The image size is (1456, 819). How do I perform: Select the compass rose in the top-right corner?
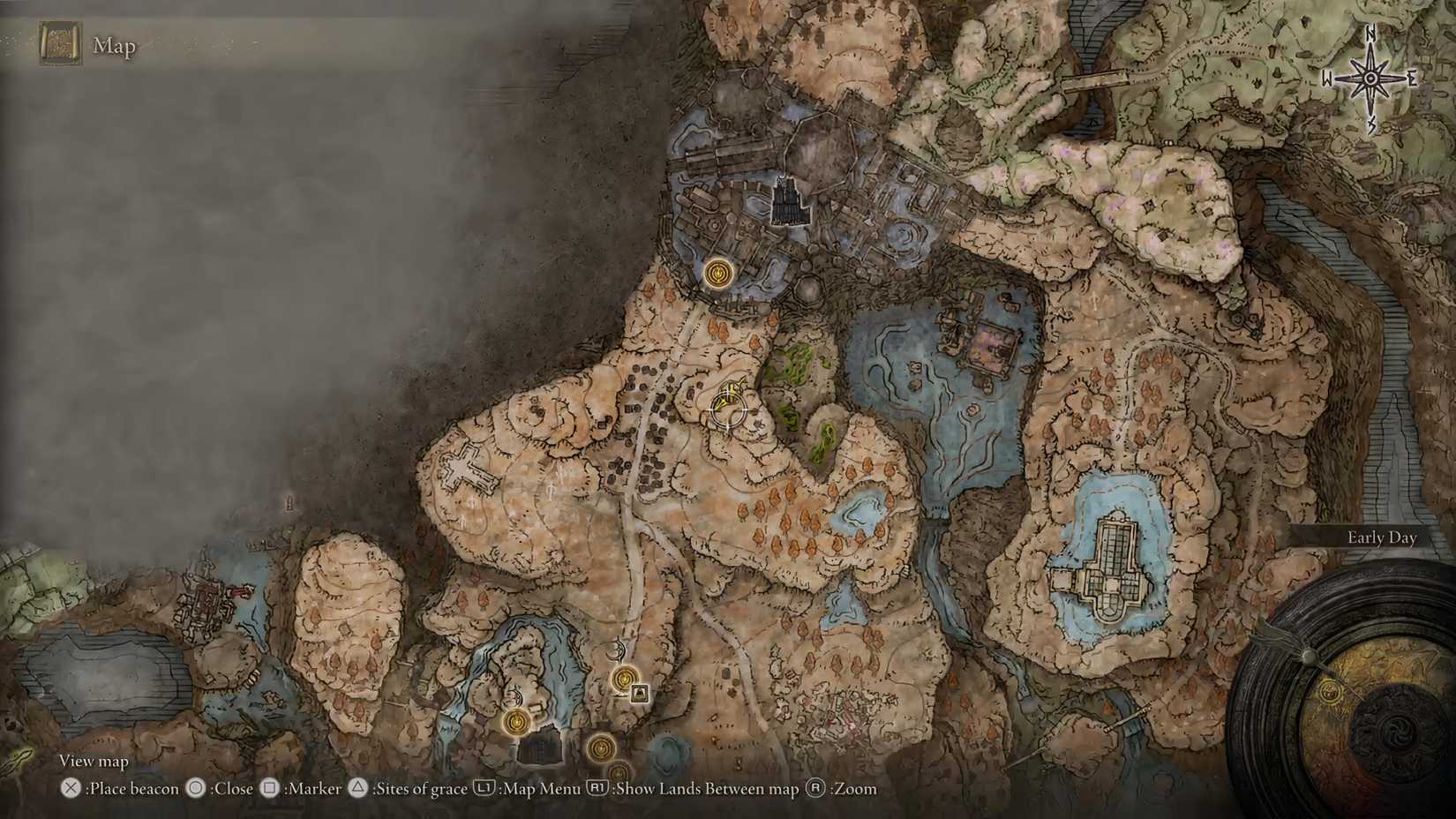point(1370,78)
